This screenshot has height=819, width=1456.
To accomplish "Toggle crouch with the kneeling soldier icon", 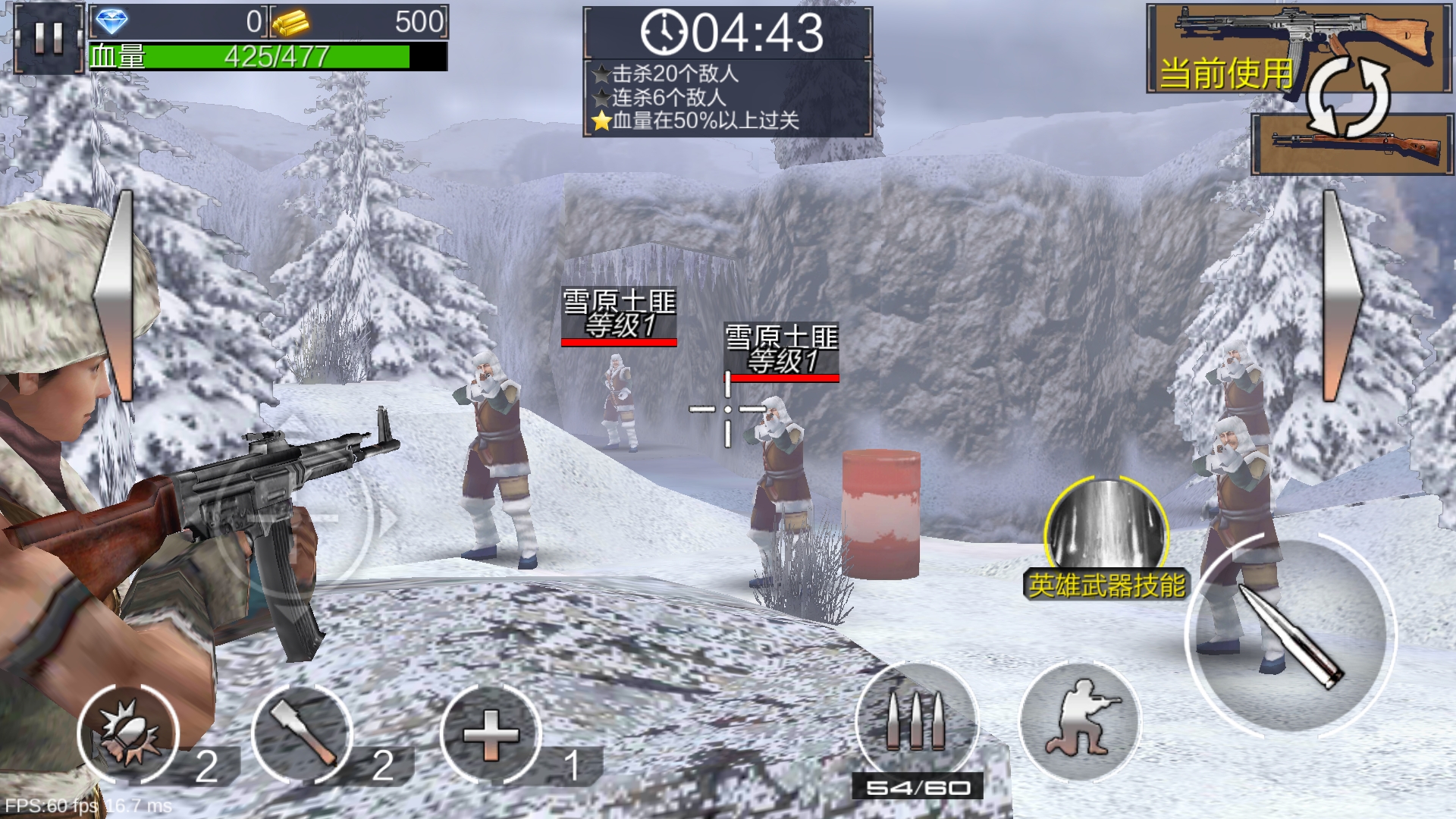I will pyautogui.click(x=1080, y=722).
